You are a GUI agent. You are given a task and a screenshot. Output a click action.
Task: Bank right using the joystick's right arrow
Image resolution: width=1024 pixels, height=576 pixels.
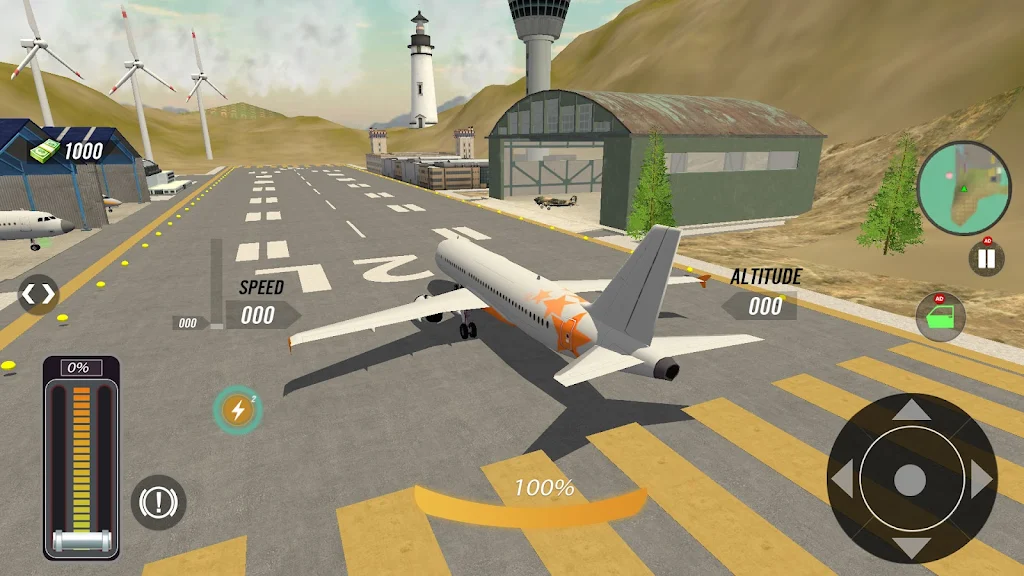(x=981, y=480)
